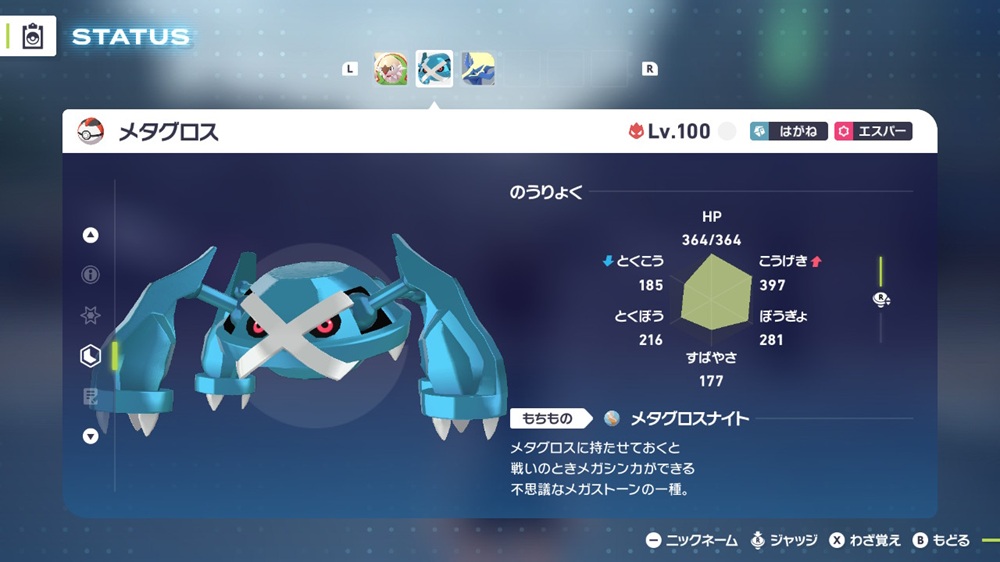
Task: Choose the ニックネーム nickname option
Action: pyautogui.click(x=692, y=540)
